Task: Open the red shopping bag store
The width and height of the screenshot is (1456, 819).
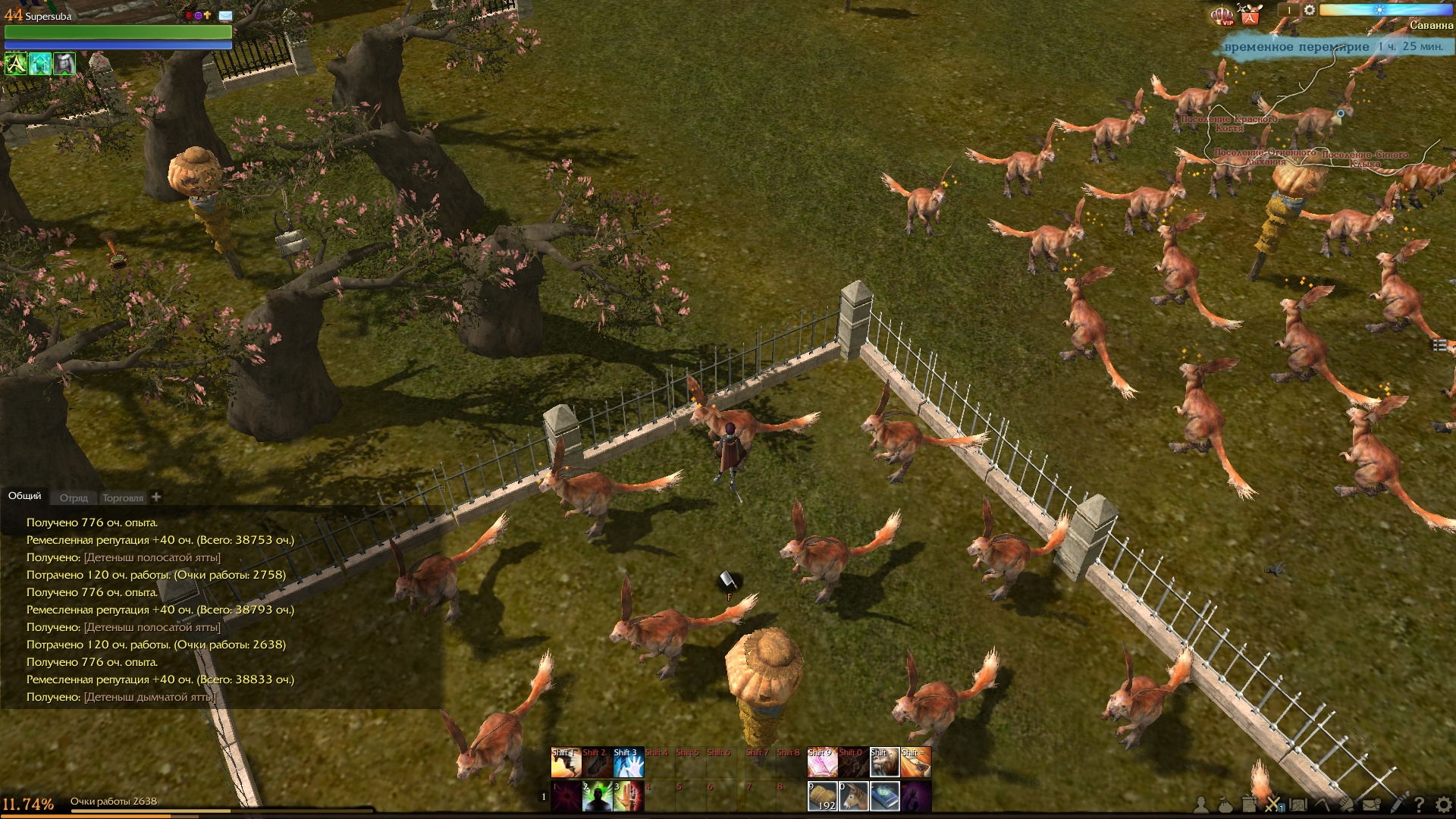Action: pyautogui.click(x=1250, y=14)
